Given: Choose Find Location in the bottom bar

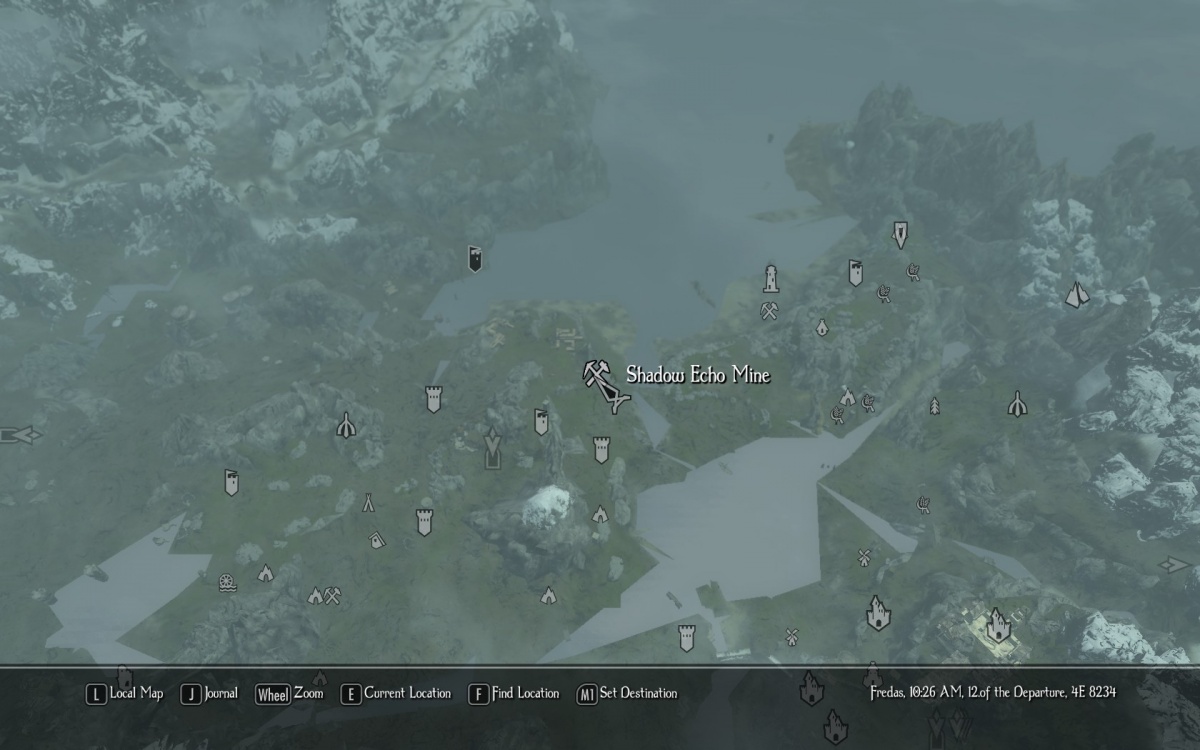Looking at the screenshot, I should 514,694.
